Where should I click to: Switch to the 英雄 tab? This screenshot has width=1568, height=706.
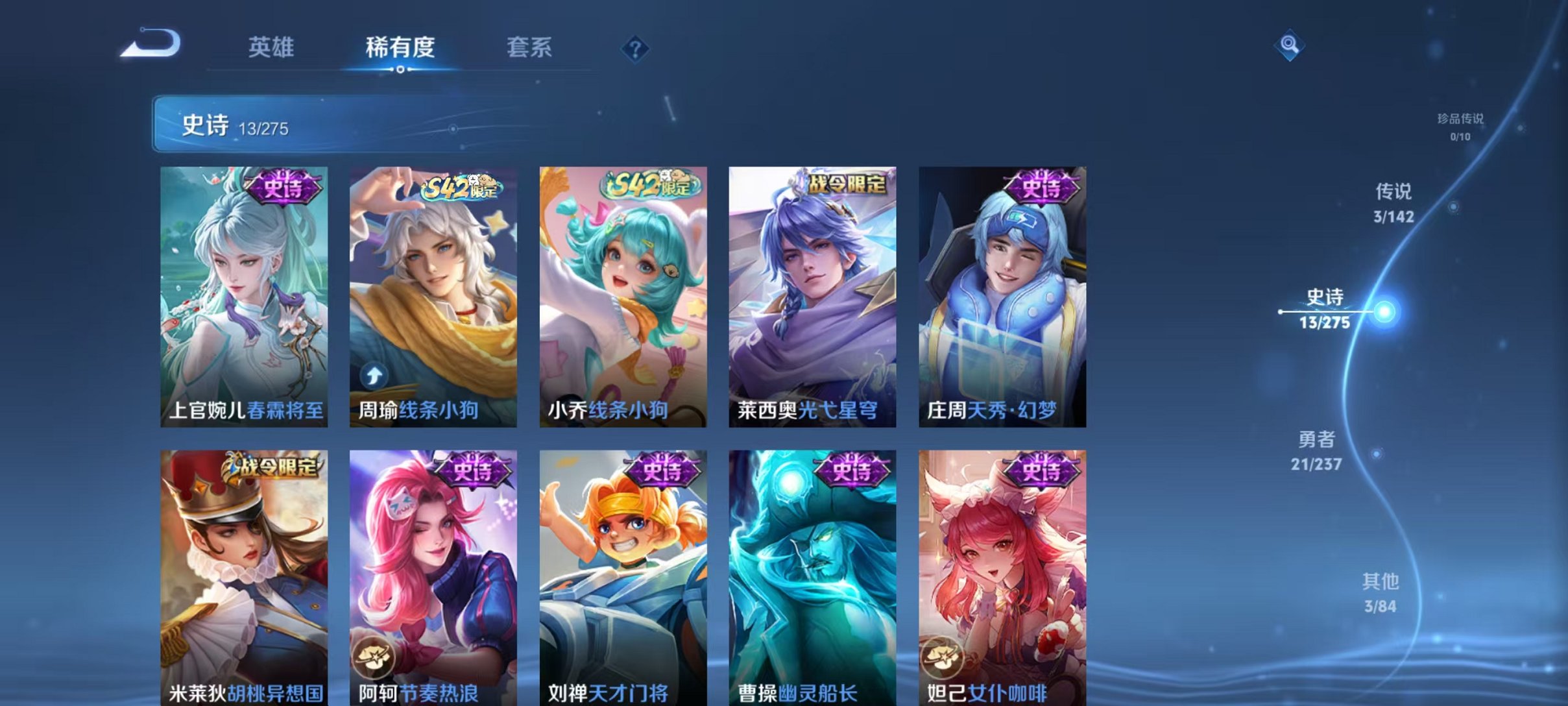[272, 47]
